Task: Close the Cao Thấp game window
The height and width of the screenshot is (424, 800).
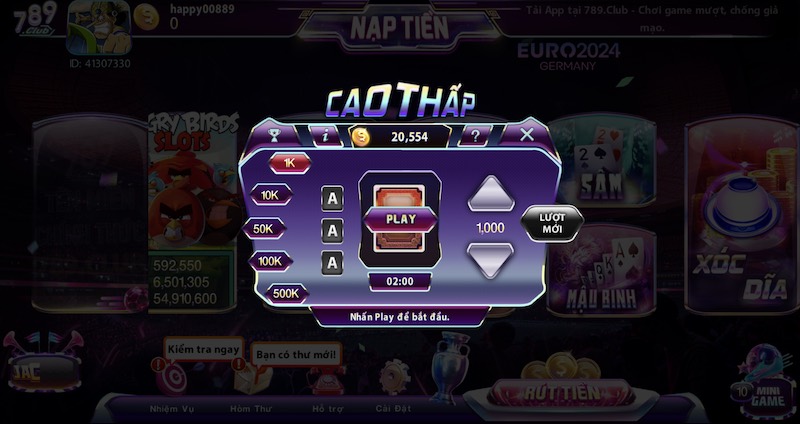Action: [x=527, y=134]
